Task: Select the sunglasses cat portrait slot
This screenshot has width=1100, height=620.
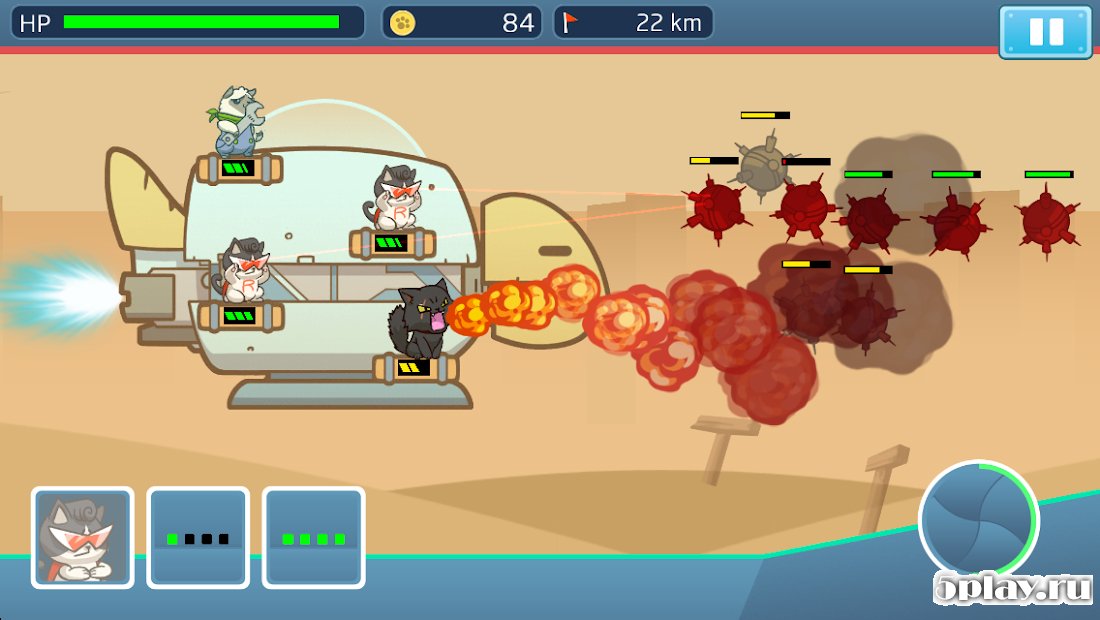Action: click(x=82, y=537)
